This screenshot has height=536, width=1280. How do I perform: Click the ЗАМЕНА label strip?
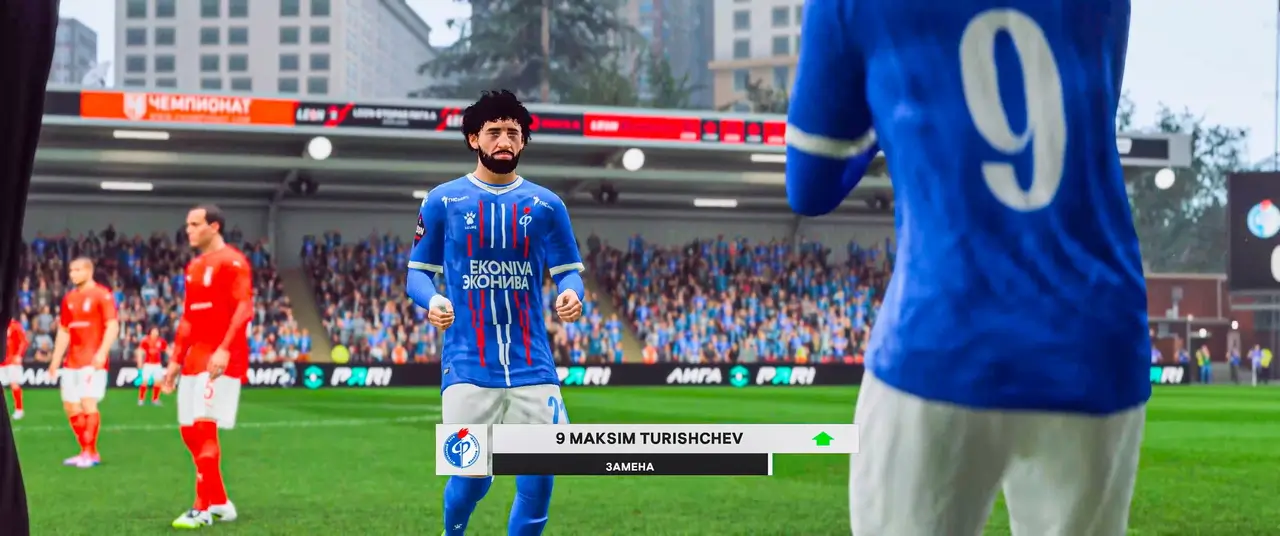(630, 465)
